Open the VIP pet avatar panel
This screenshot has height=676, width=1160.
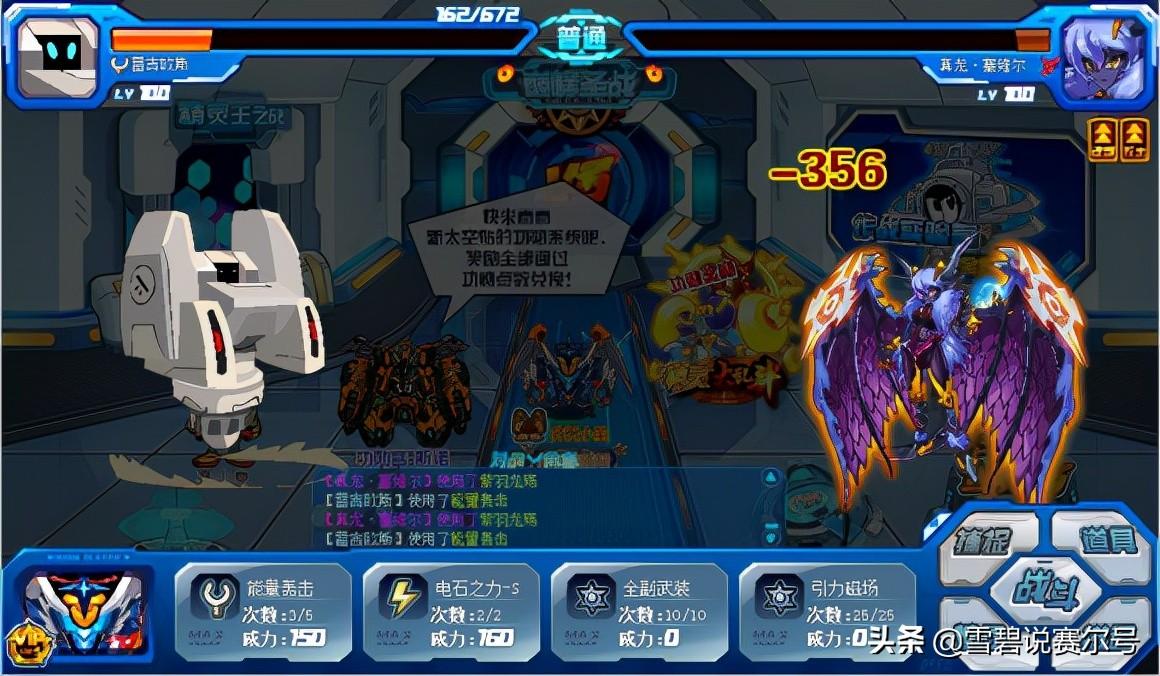(x=80, y=612)
